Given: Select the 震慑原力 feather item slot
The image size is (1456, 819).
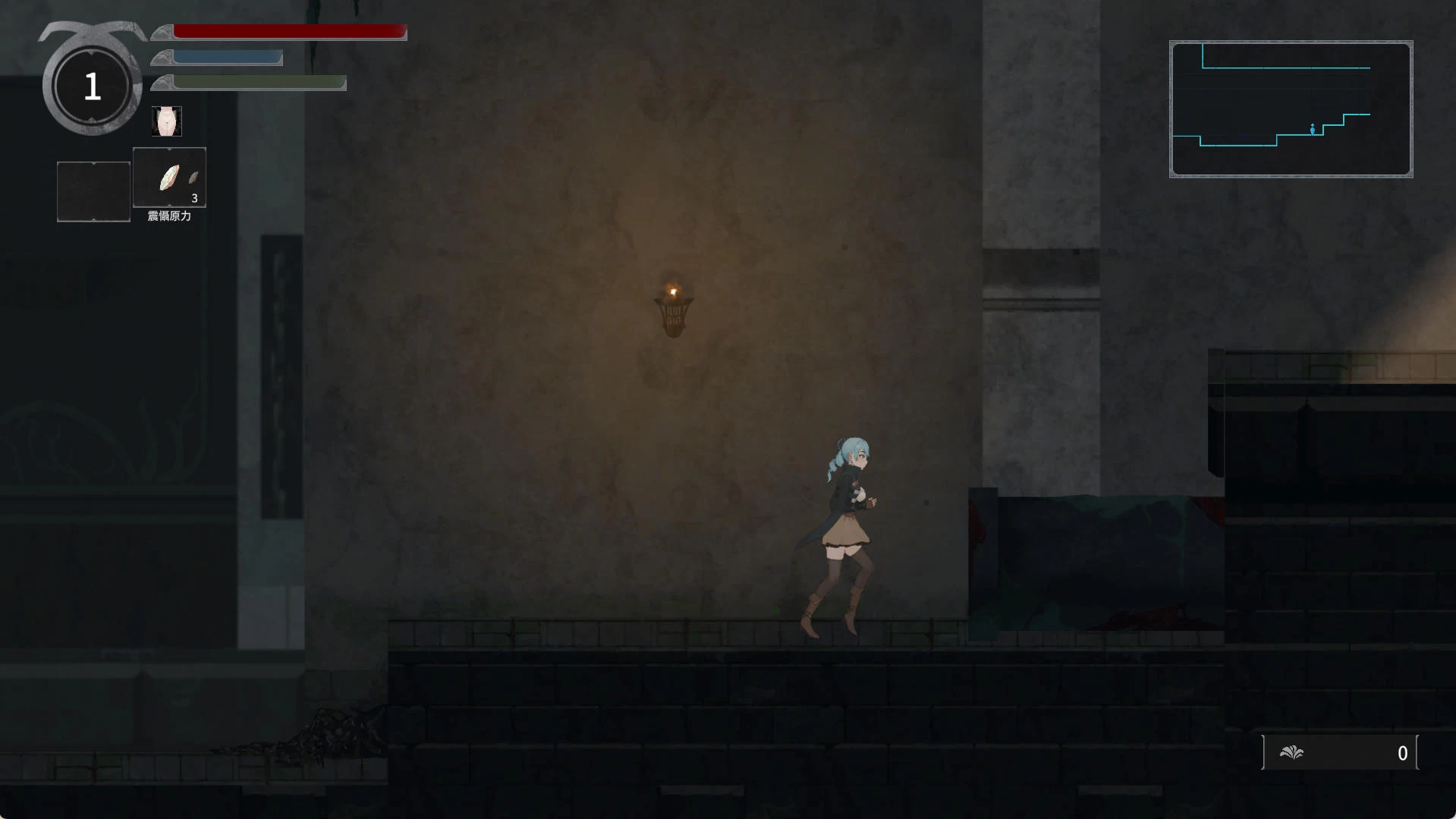Looking at the screenshot, I should point(169,177).
